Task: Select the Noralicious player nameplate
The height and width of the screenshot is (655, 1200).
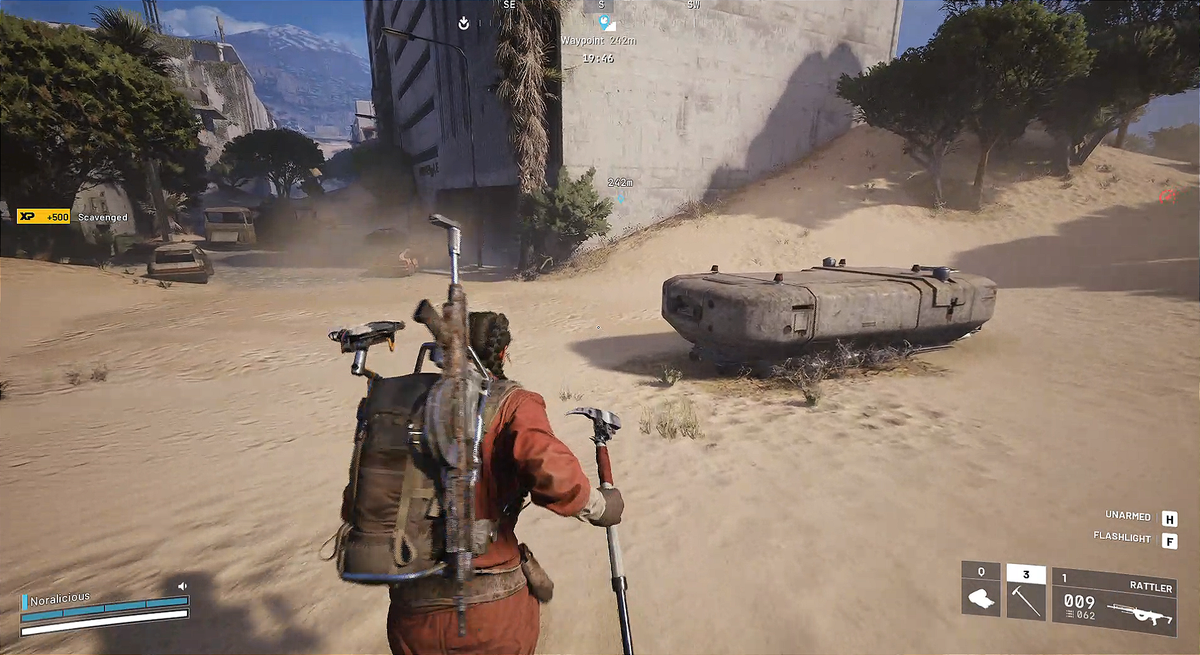Action: (x=60, y=598)
